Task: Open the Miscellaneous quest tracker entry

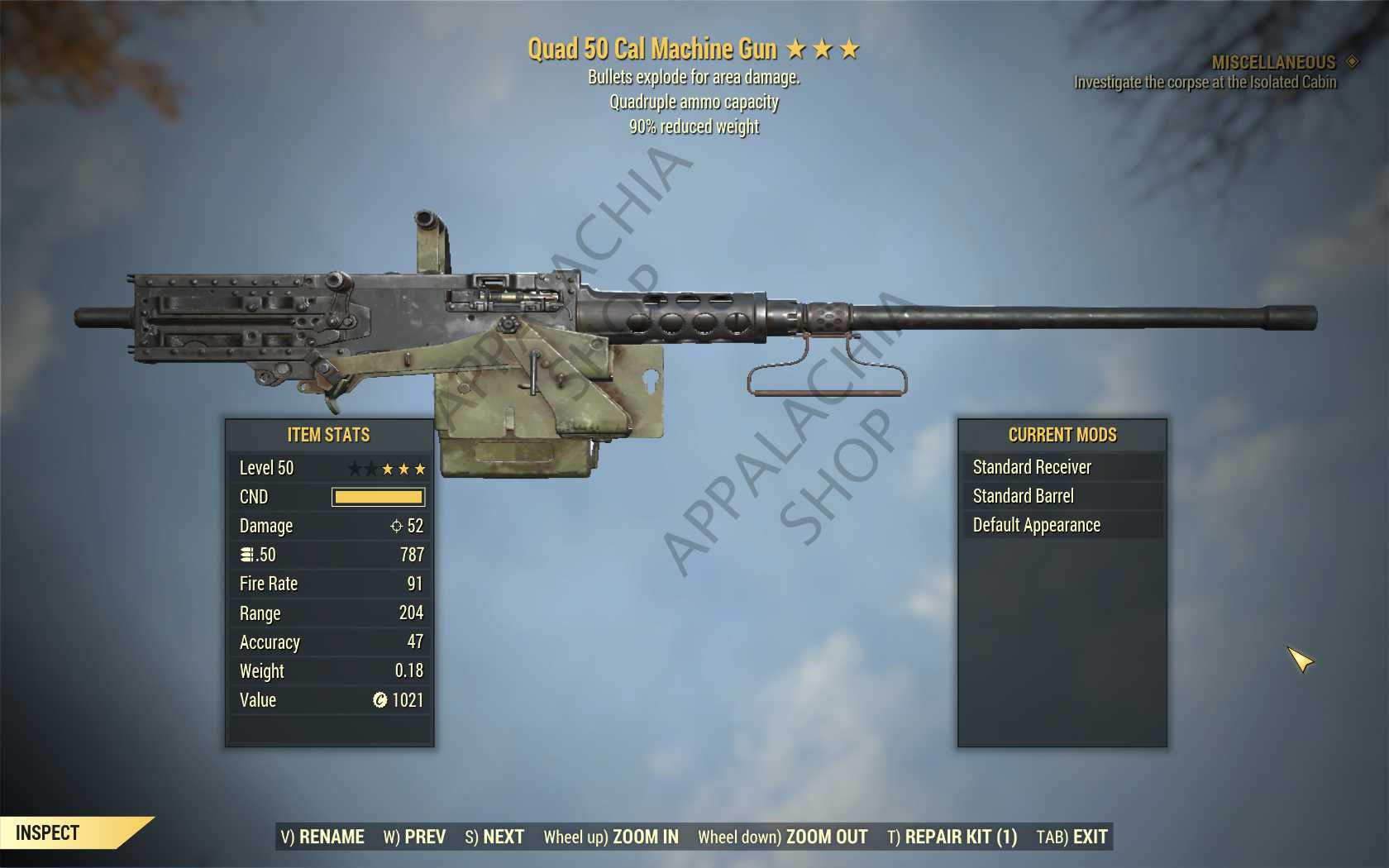Action: (x=1273, y=63)
